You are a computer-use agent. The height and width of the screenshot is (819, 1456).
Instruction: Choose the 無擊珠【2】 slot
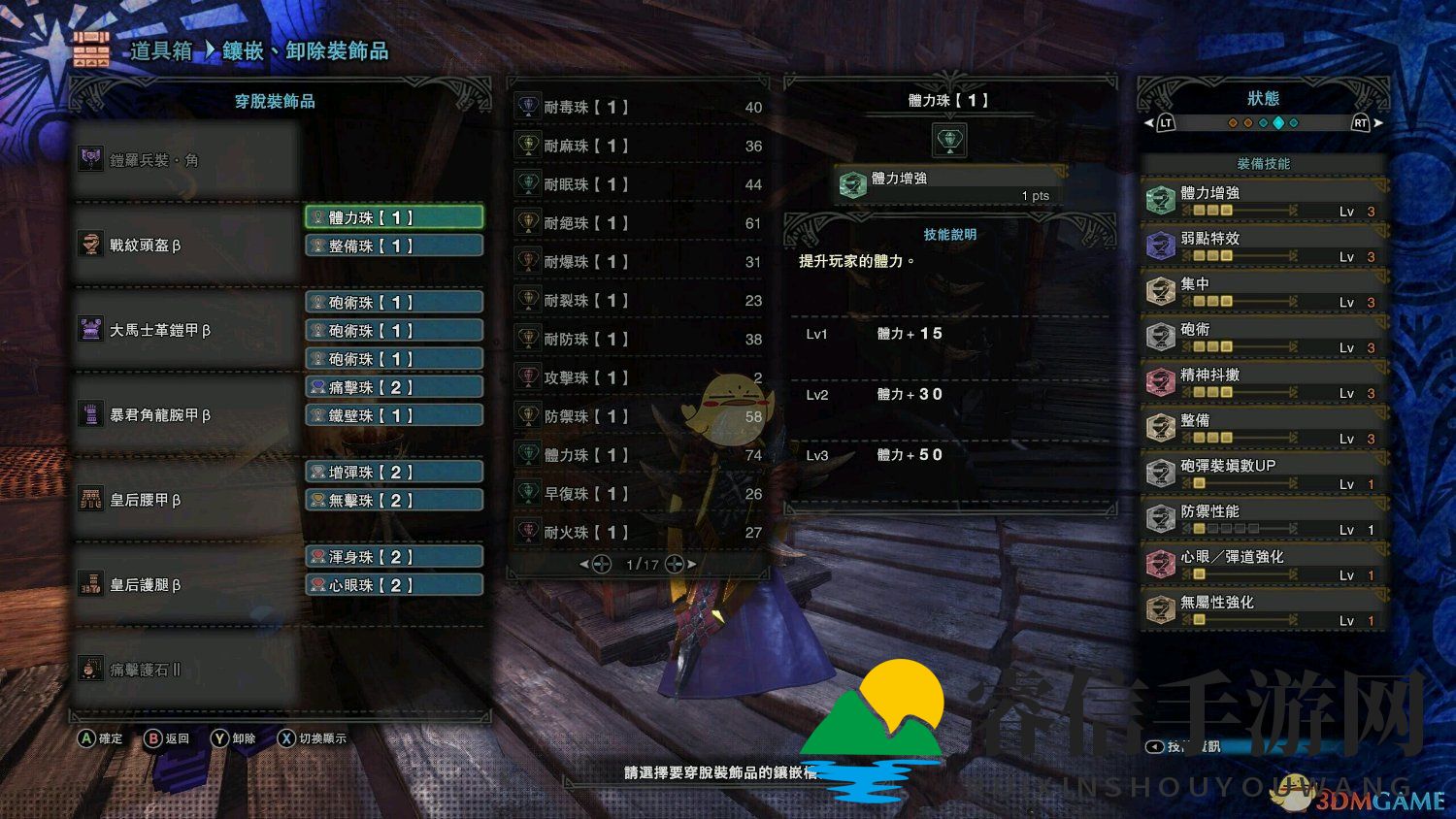tap(394, 501)
